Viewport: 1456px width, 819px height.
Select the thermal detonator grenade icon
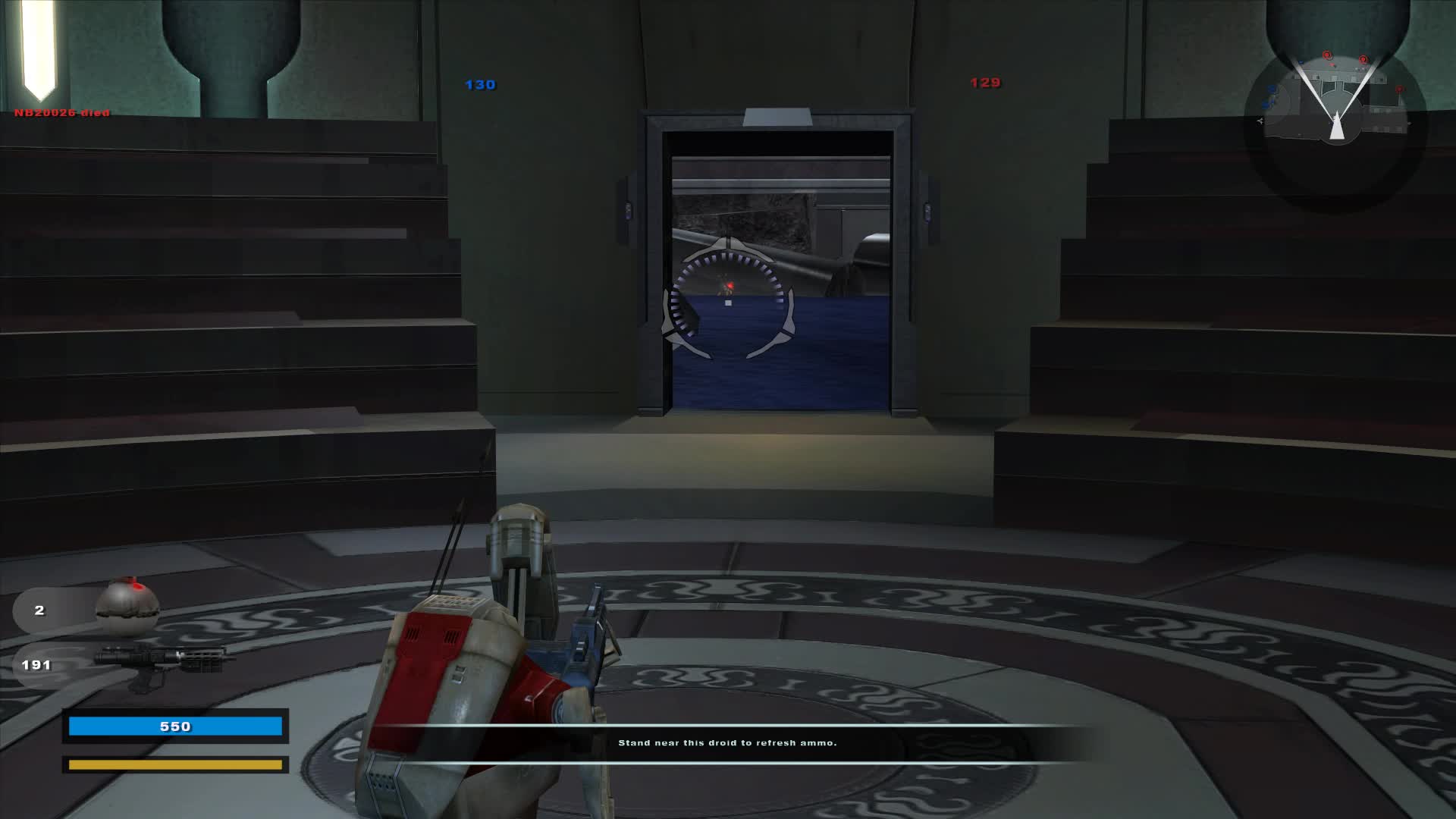[x=129, y=607]
